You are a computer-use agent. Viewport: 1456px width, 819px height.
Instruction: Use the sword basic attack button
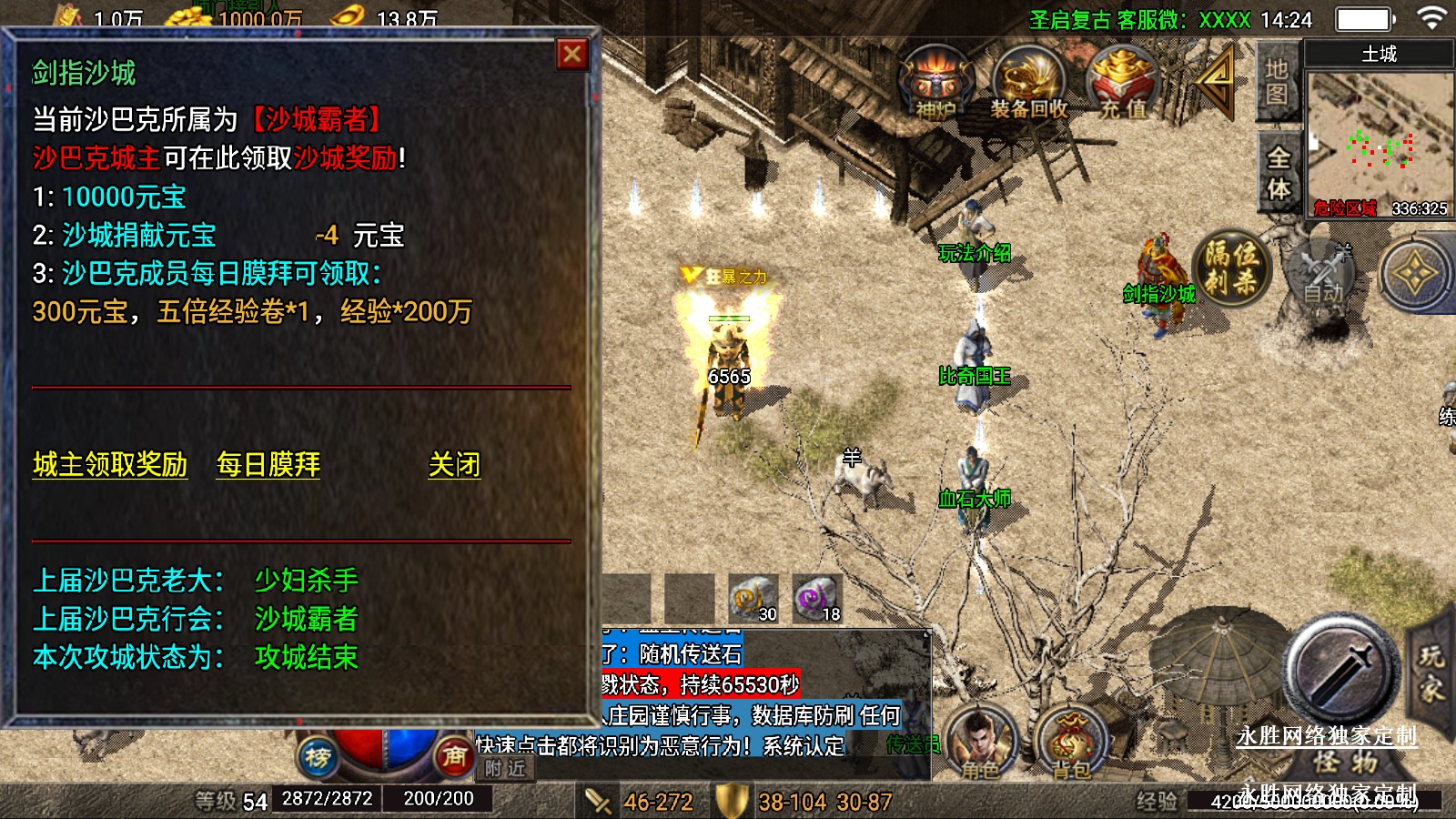(x=1340, y=671)
